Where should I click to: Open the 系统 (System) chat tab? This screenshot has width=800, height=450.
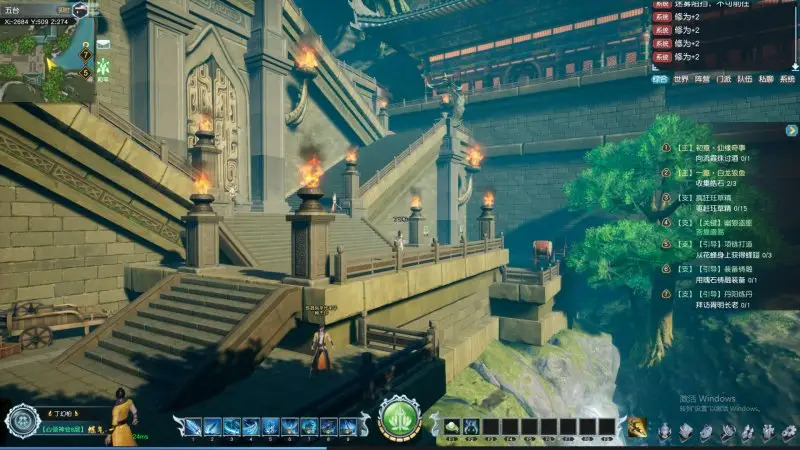click(x=787, y=78)
